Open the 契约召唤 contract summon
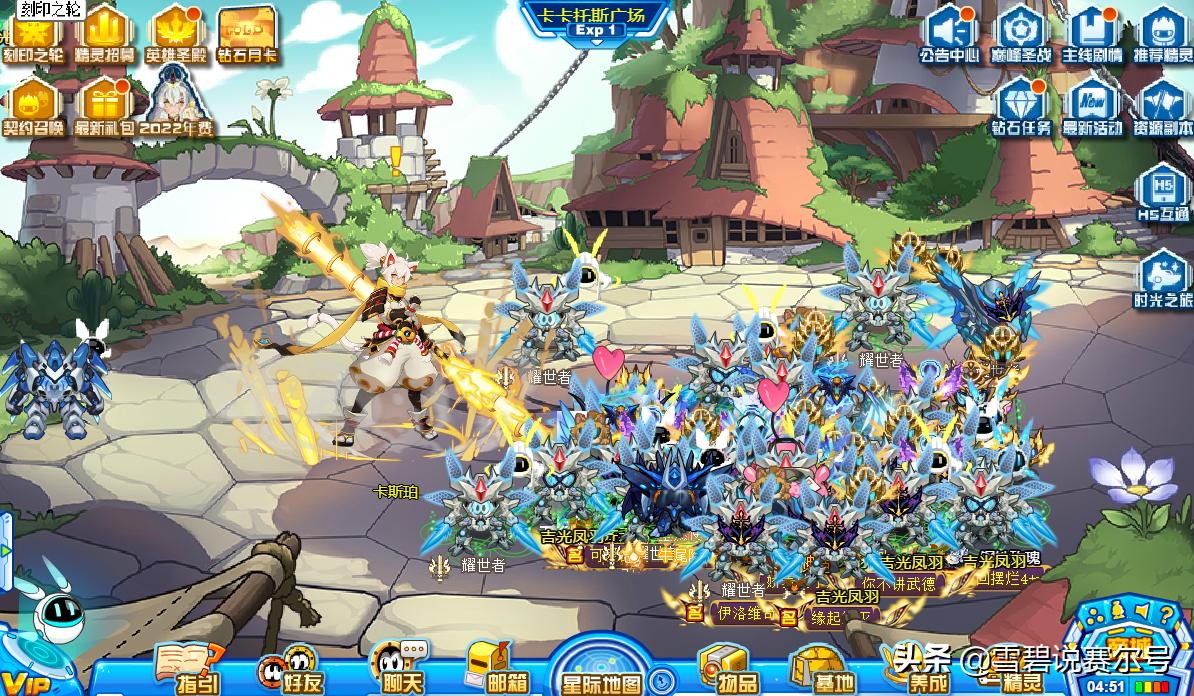Viewport: 1194px width, 696px height. pyautogui.click(x=32, y=107)
